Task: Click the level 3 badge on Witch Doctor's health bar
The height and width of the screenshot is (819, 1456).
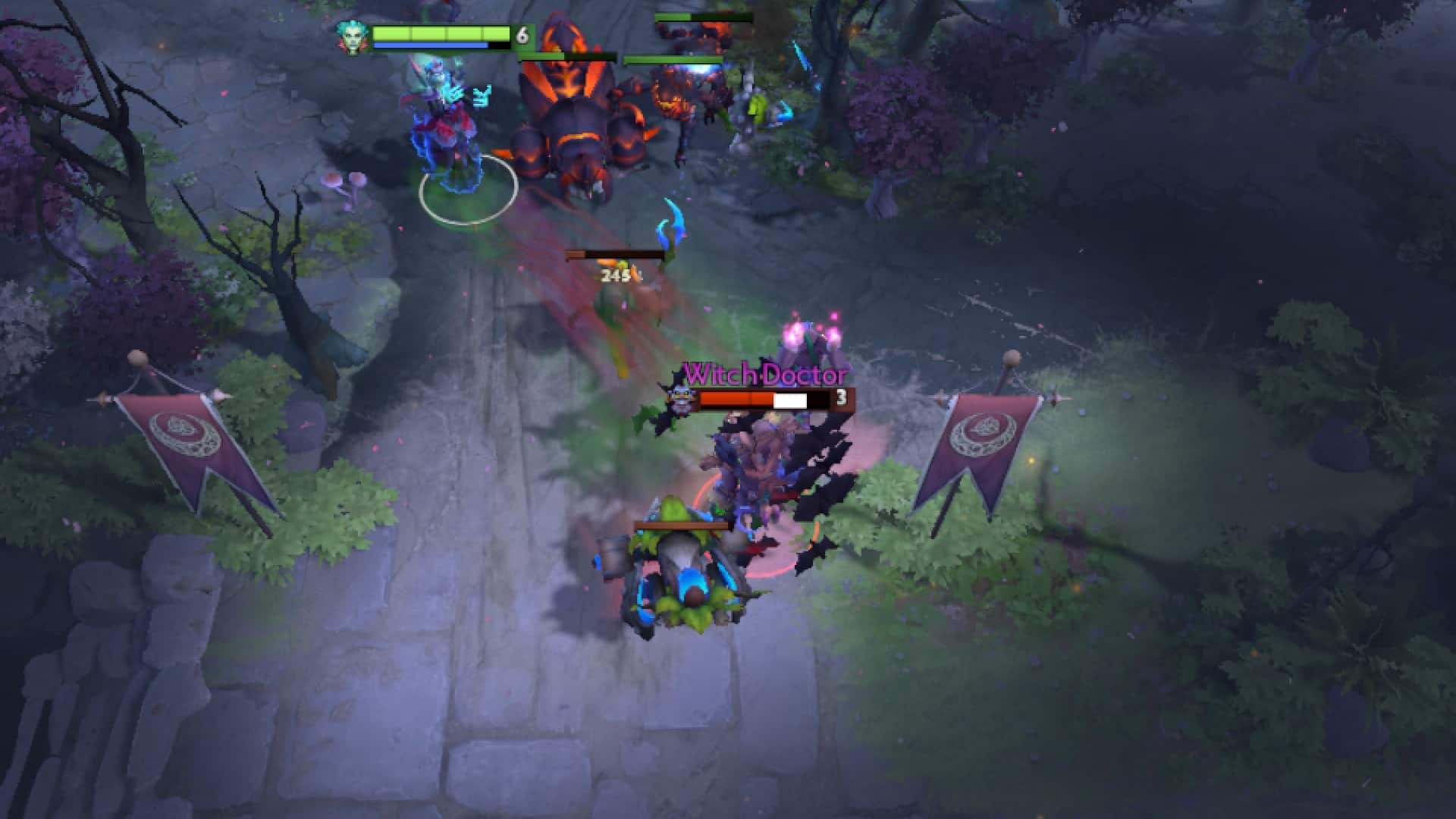Action: 840,400
